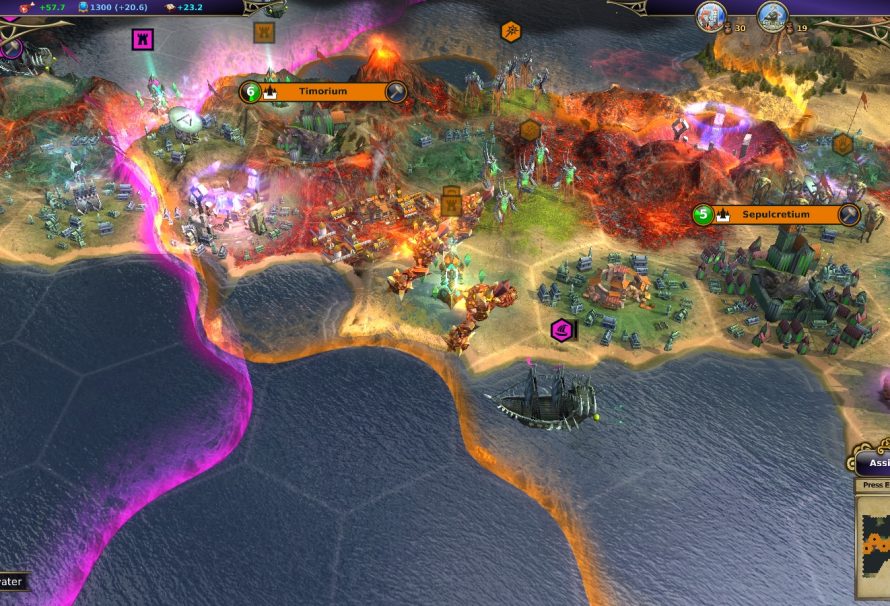Click the orange hexagon marker near volcano
The height and width of the screenshot is (606, 890).
click(510, 32)
